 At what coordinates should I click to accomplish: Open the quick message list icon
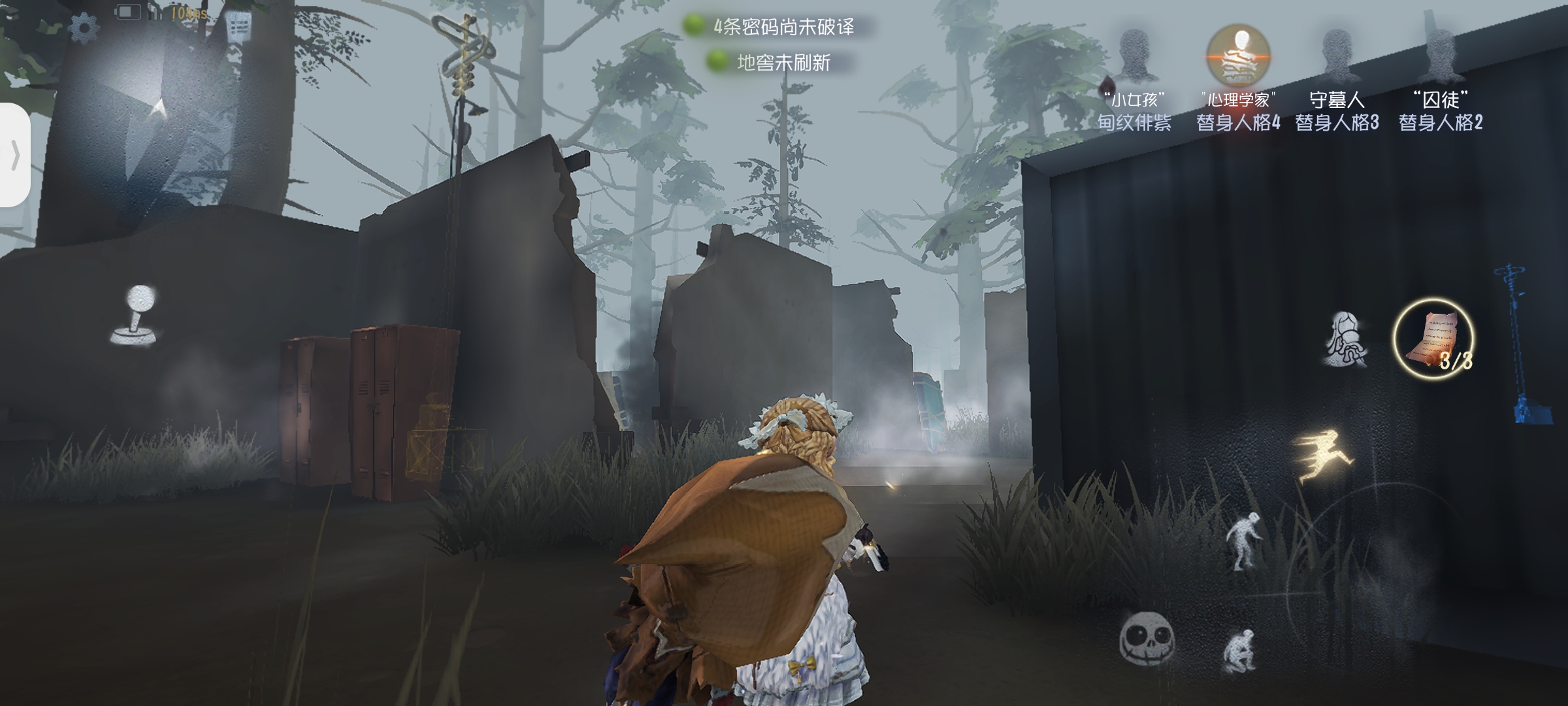(239, 27)
